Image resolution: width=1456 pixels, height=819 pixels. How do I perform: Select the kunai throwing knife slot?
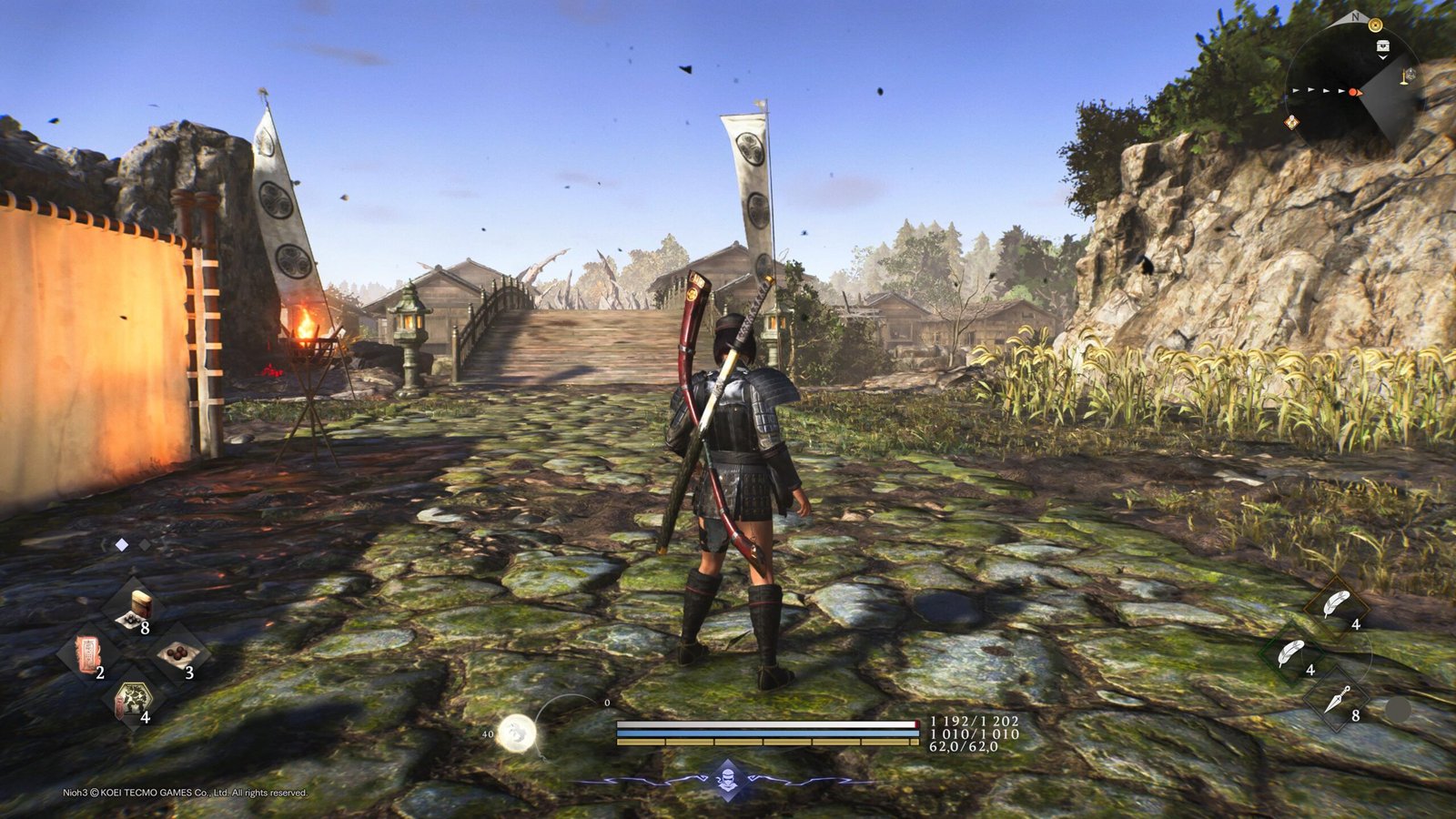point(1336,700)
